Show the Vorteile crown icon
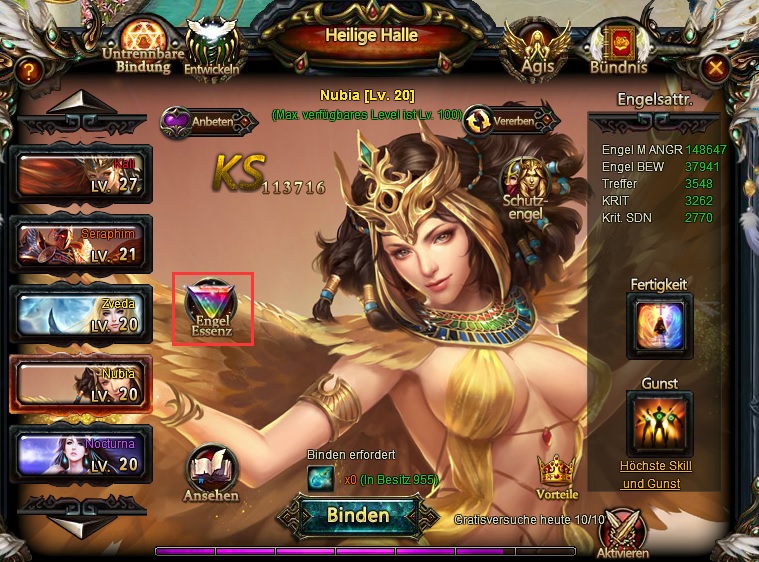The image size is (759, 562). click(x=557, y=474)
